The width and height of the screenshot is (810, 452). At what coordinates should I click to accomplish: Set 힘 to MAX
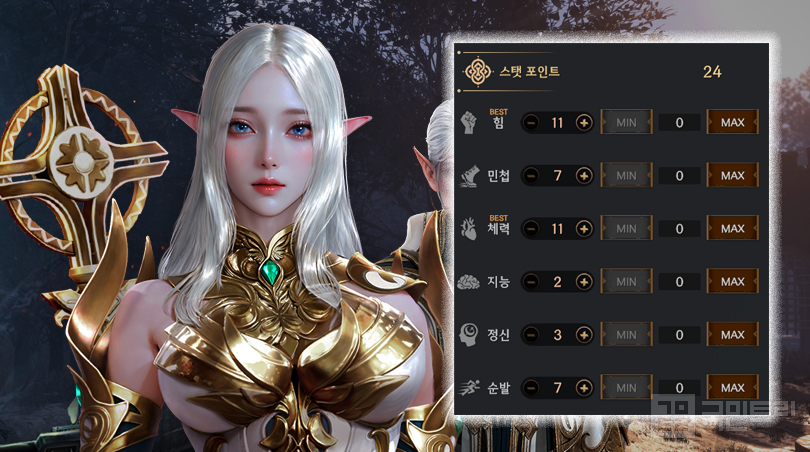pyautogui.click(x=732, y=123)
